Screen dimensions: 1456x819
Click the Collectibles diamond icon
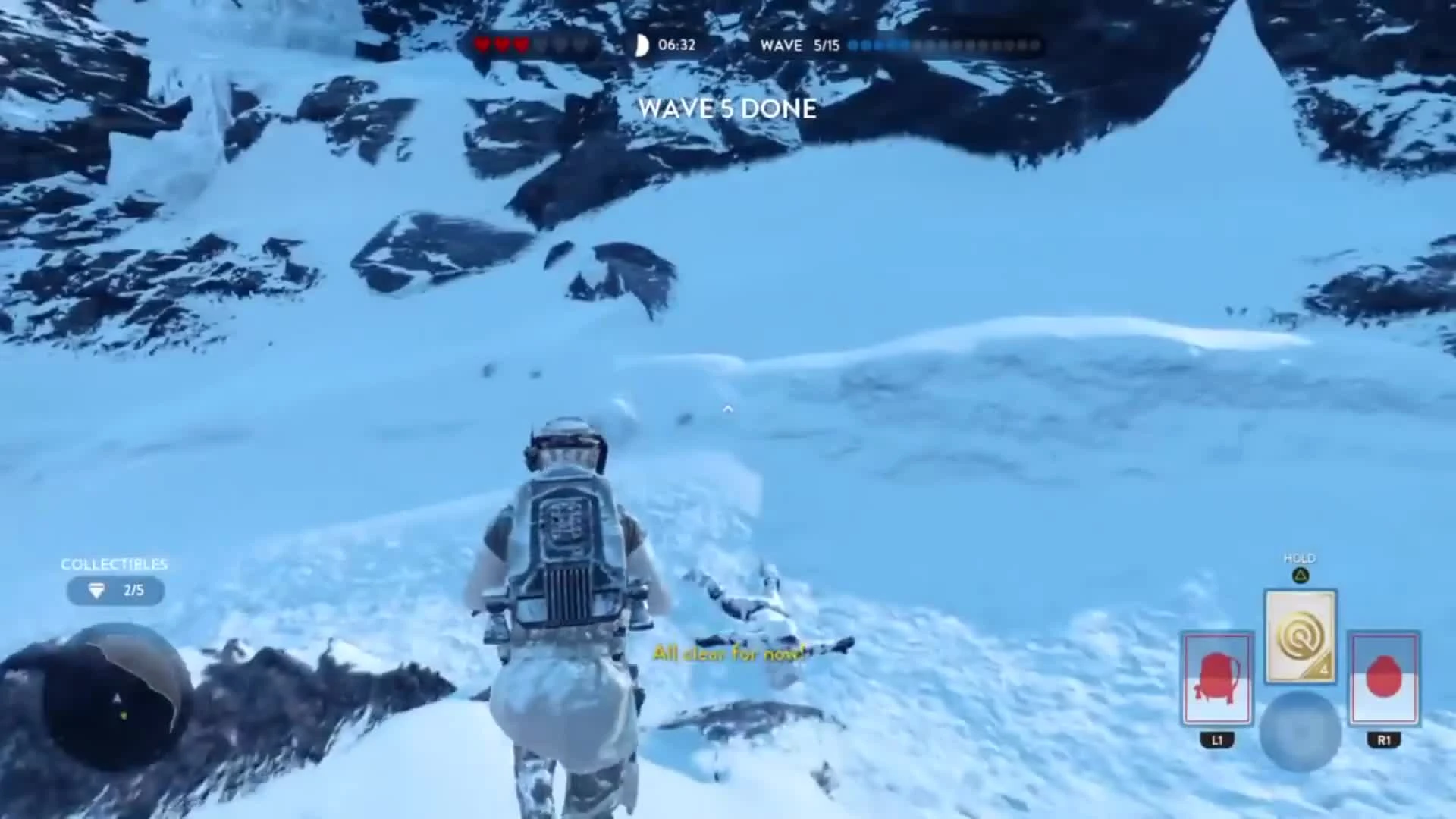pos(95,591)
